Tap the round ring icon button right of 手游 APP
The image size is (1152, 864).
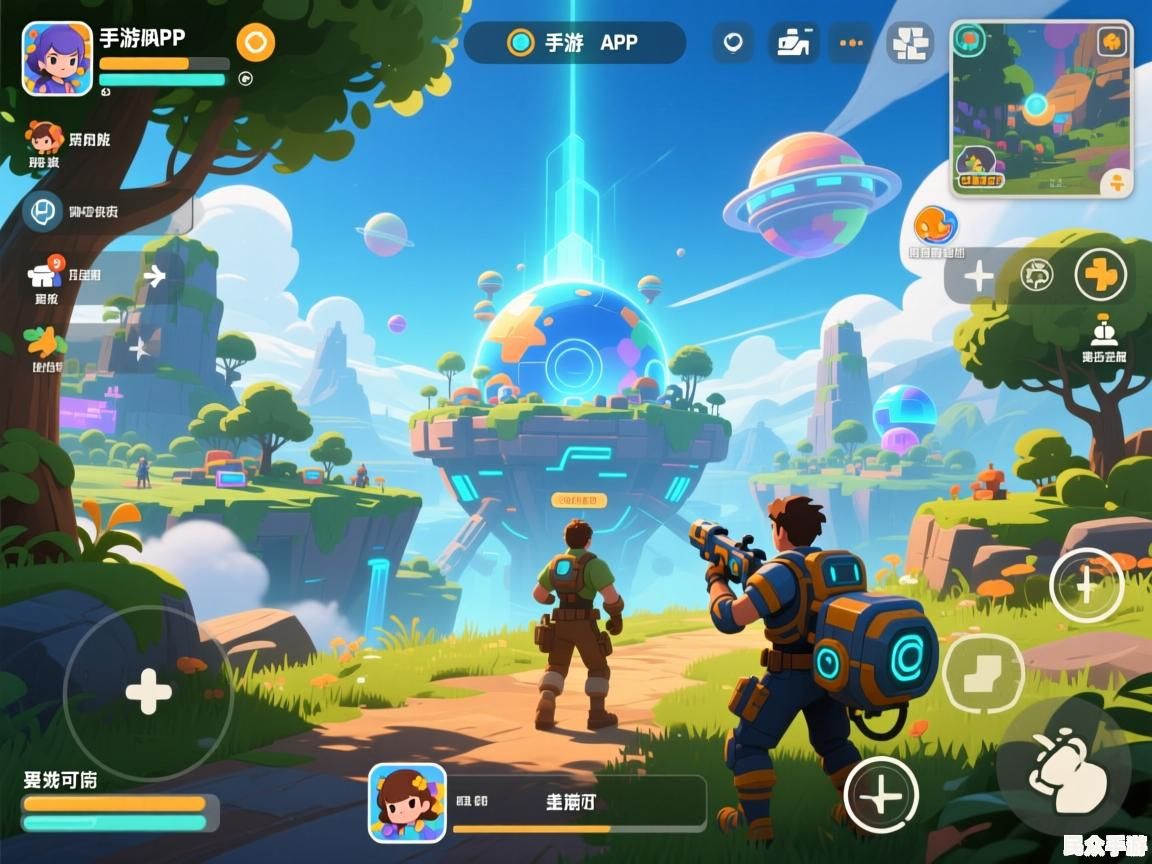[x=733, y=43]
